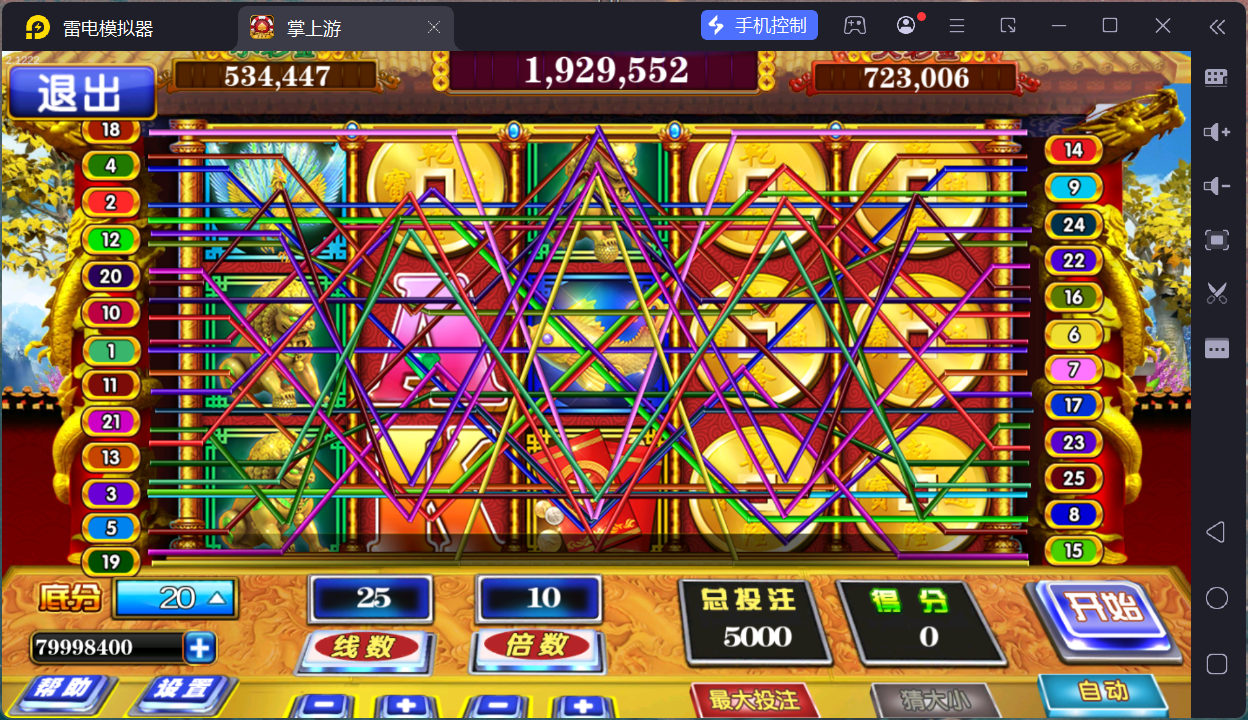
Task: Increase multiplier with plus below 倍数
Action: coord(583,706)
